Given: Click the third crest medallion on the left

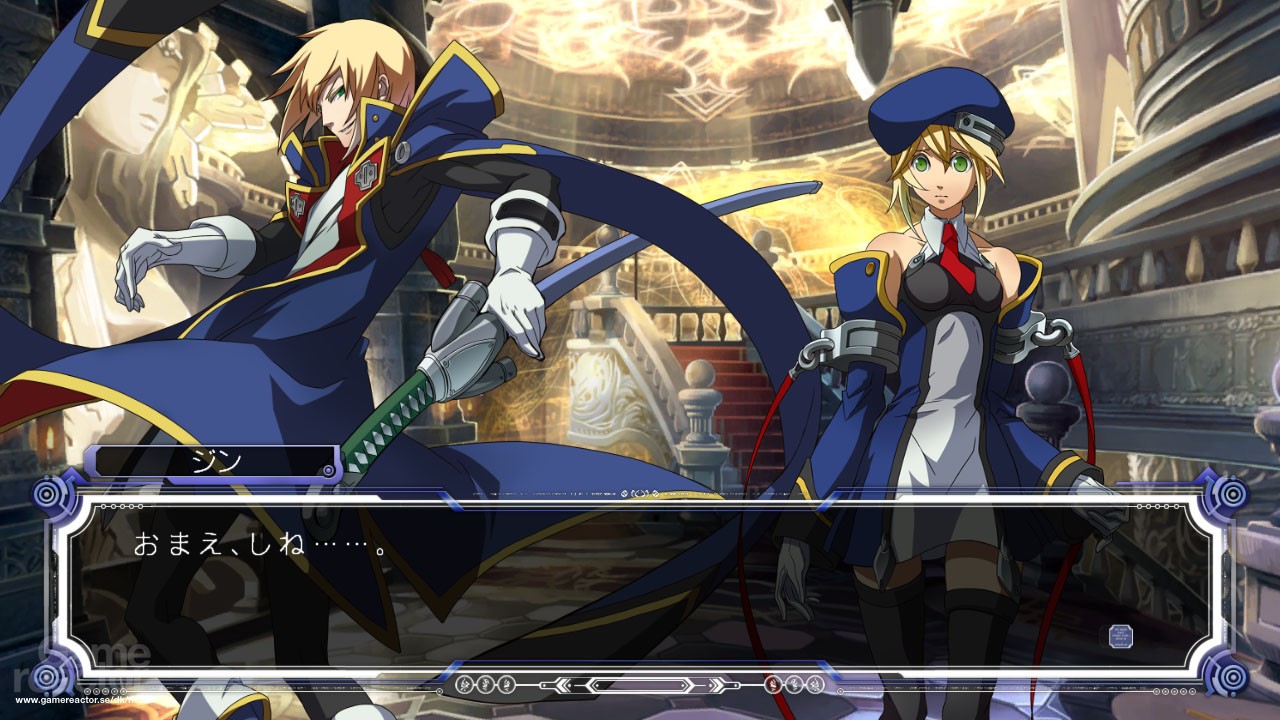Looking at the screenshot, I should point(506,684).
